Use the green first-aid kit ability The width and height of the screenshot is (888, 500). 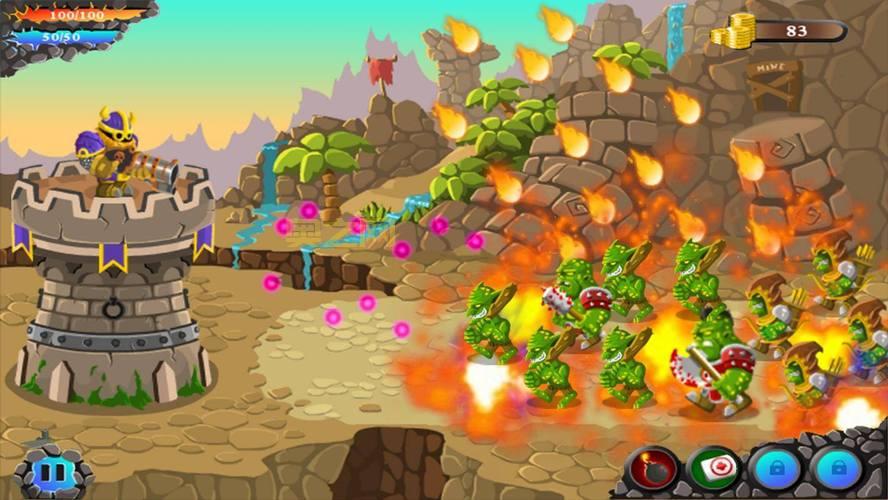tap(714, 468)
